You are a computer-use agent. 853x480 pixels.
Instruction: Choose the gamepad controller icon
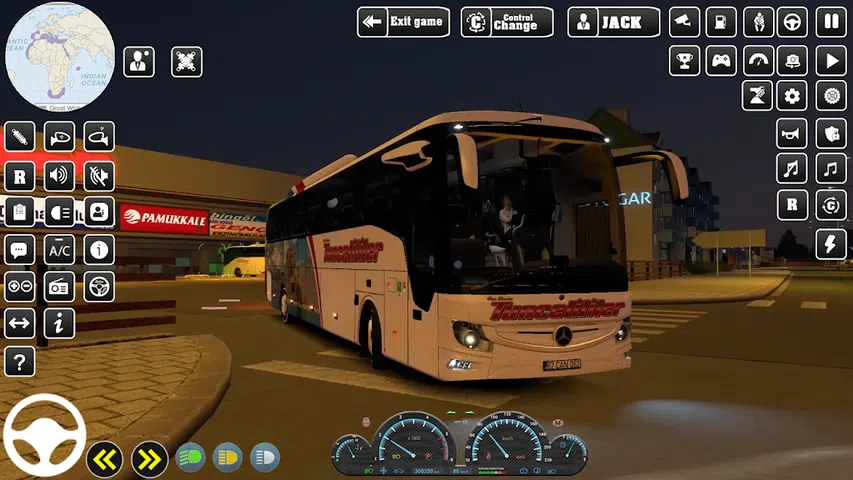click(x=721, y=60)
